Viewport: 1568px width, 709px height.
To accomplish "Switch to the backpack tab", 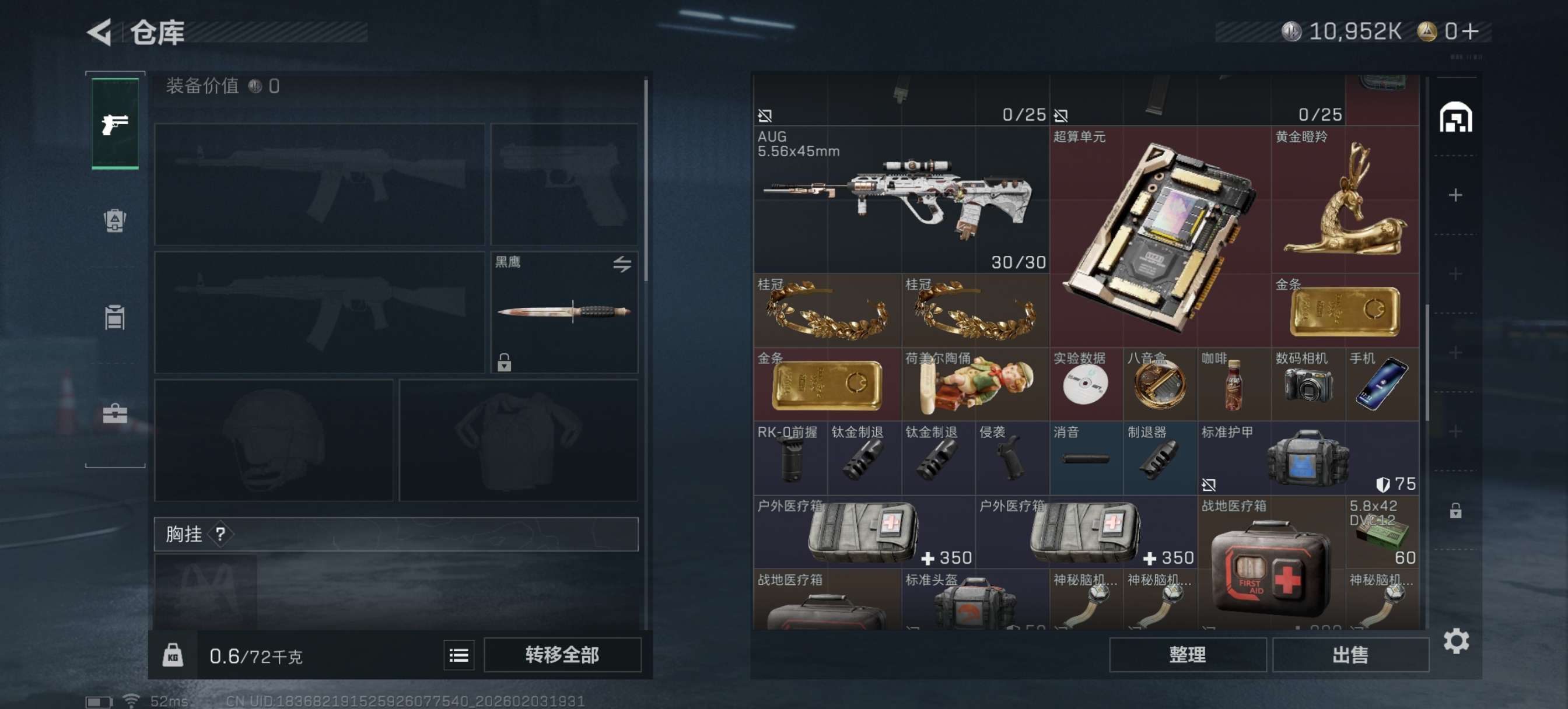I will [x=115, y=220].
